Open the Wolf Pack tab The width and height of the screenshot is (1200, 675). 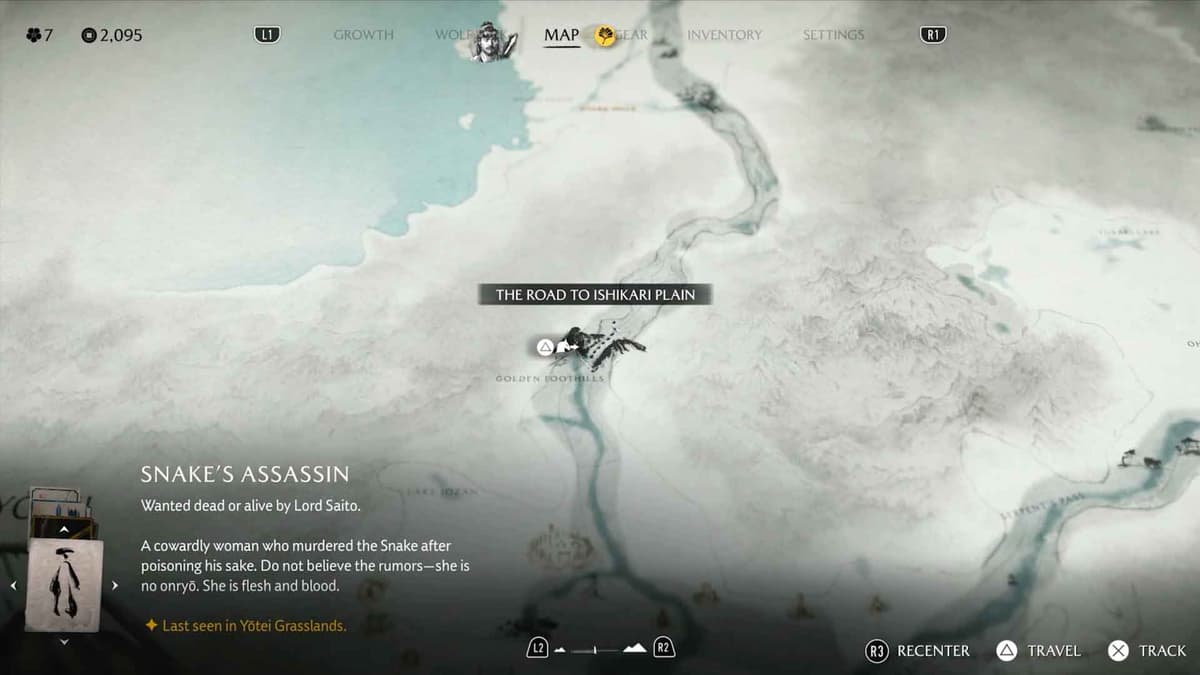(453, 35)
